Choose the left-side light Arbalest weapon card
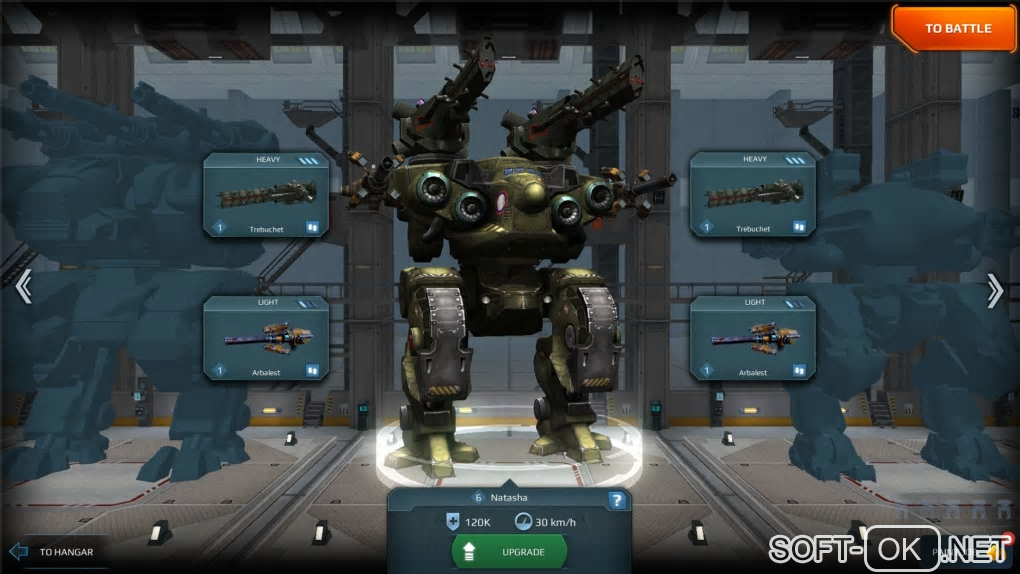The image size is (1020, 574). (x=266, y=338)
